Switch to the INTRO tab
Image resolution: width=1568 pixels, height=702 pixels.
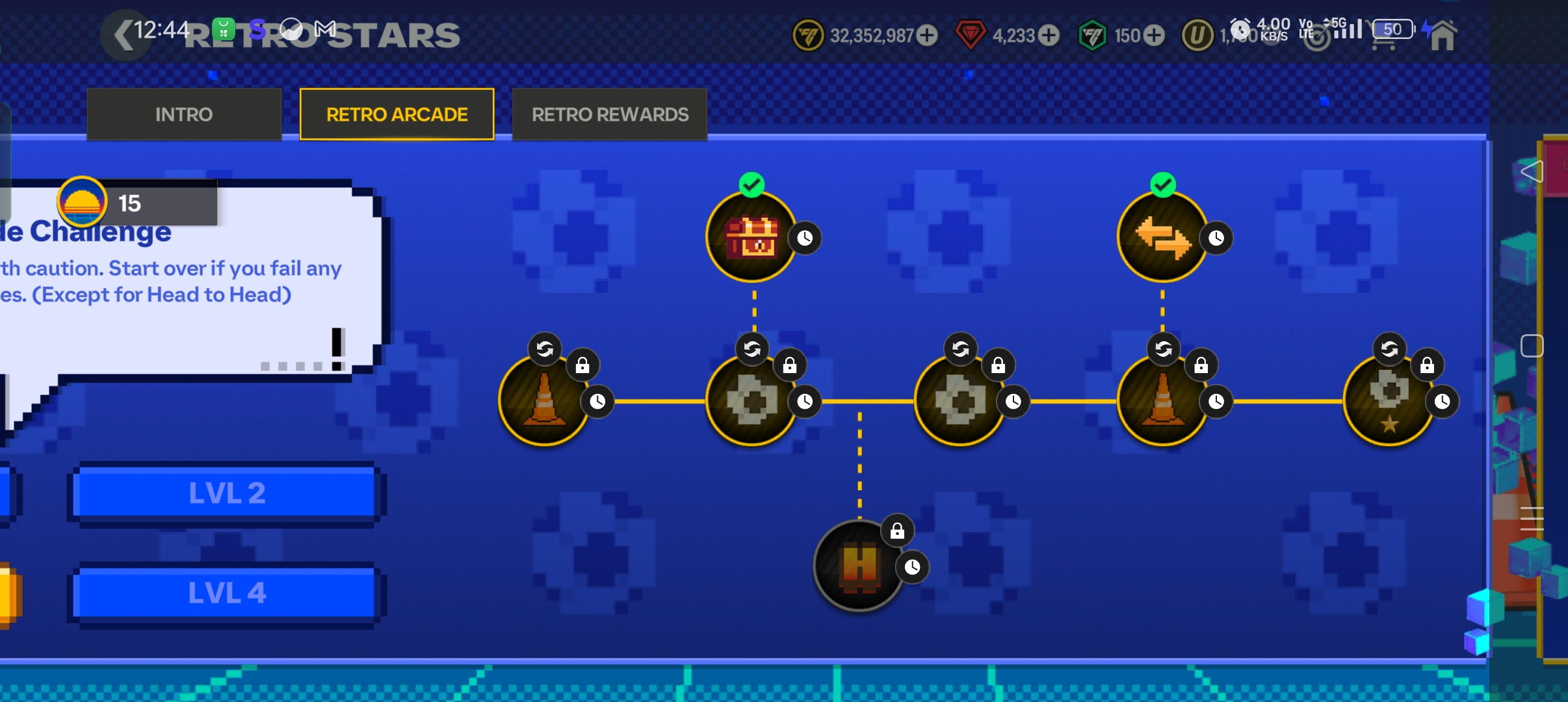coord(184,114)
